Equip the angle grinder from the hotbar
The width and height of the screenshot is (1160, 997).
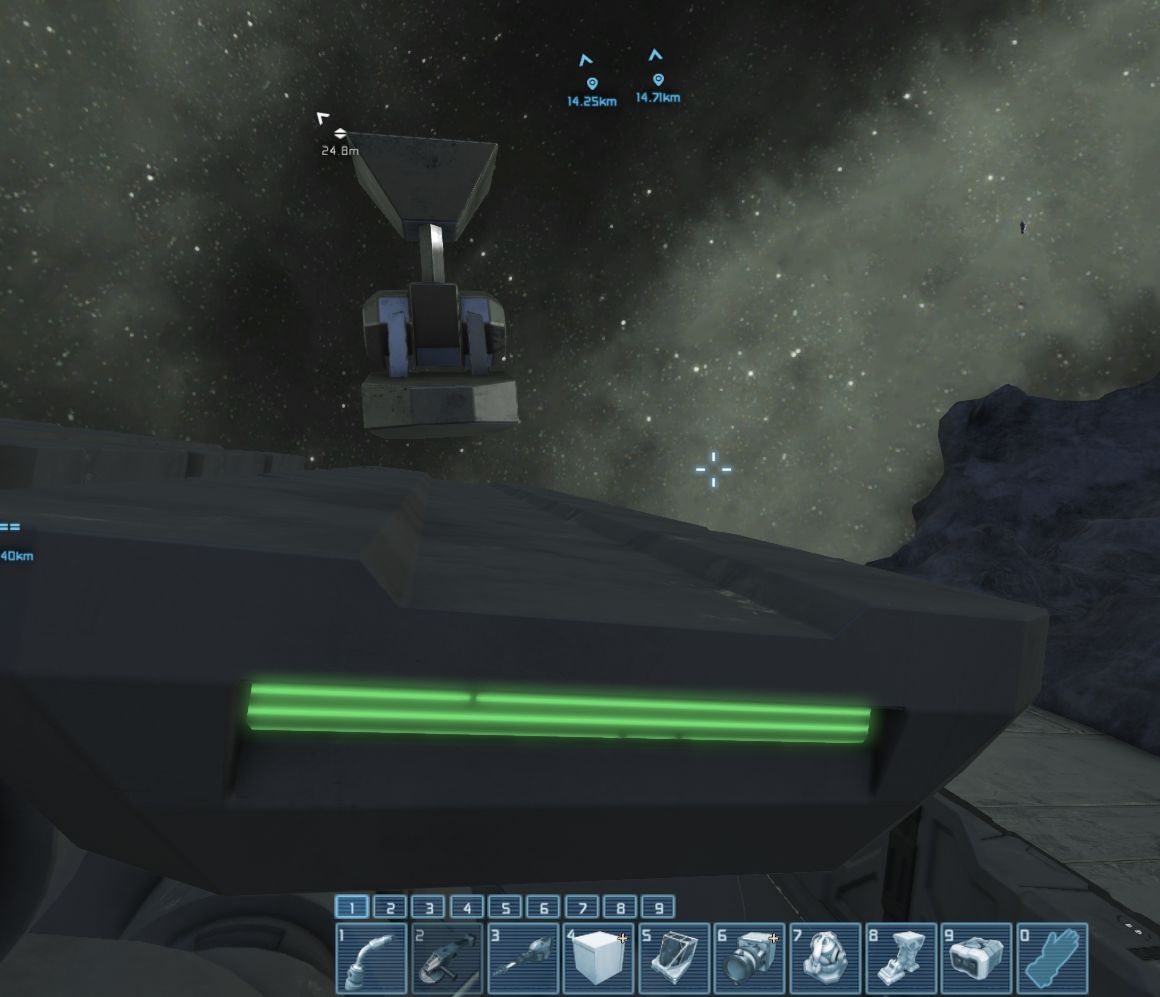[x=447, y=958]
